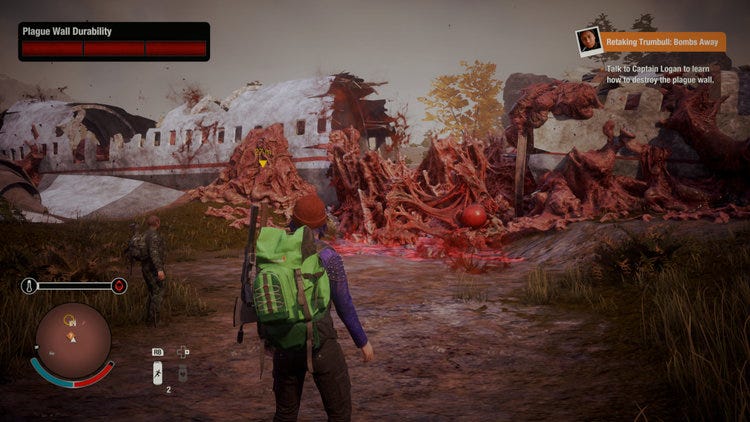Click the Captain Logan portrait photo
This screenshot has height=422, width=750.
tap(589, 41)
